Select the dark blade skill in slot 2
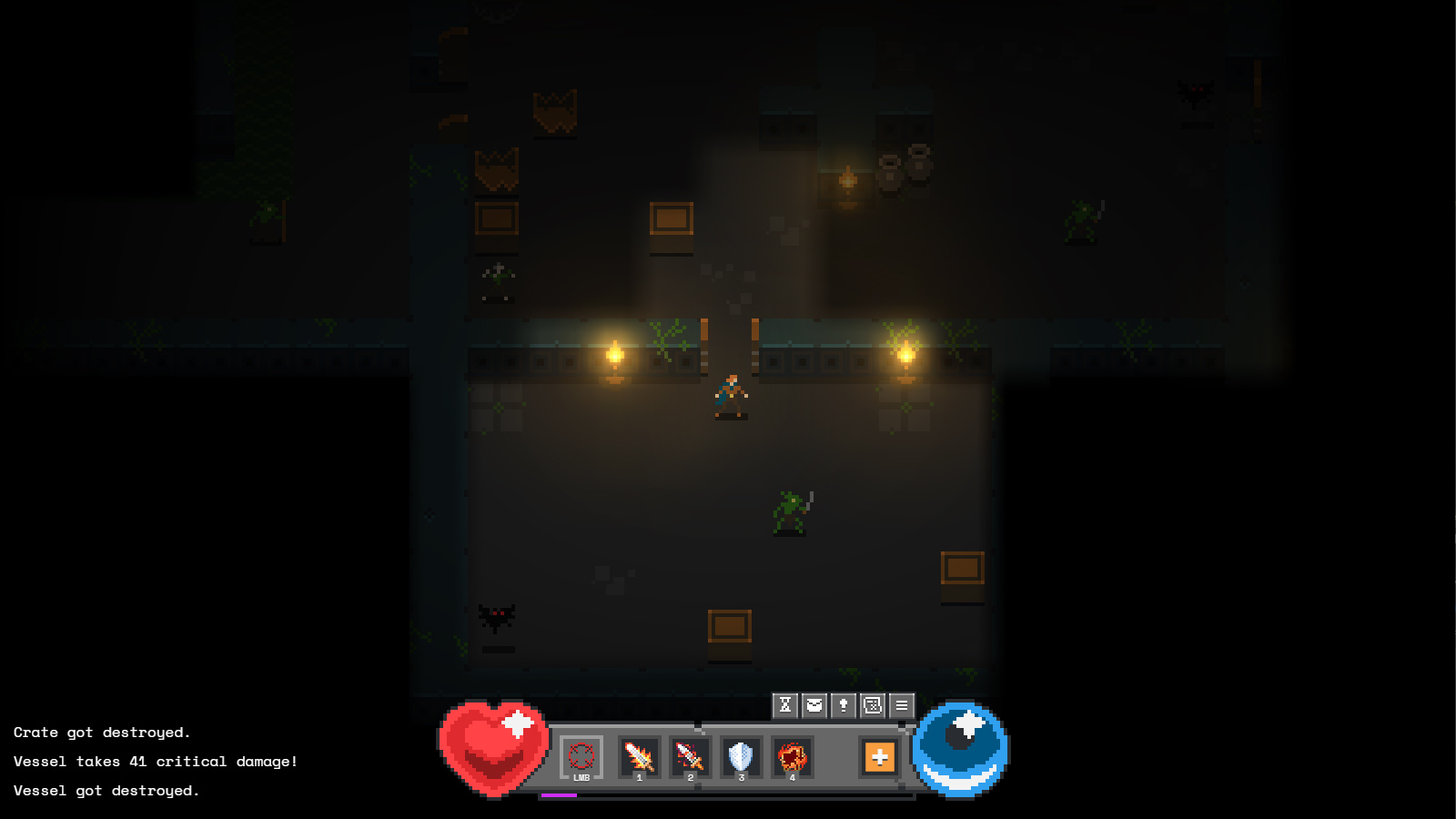 691,758
